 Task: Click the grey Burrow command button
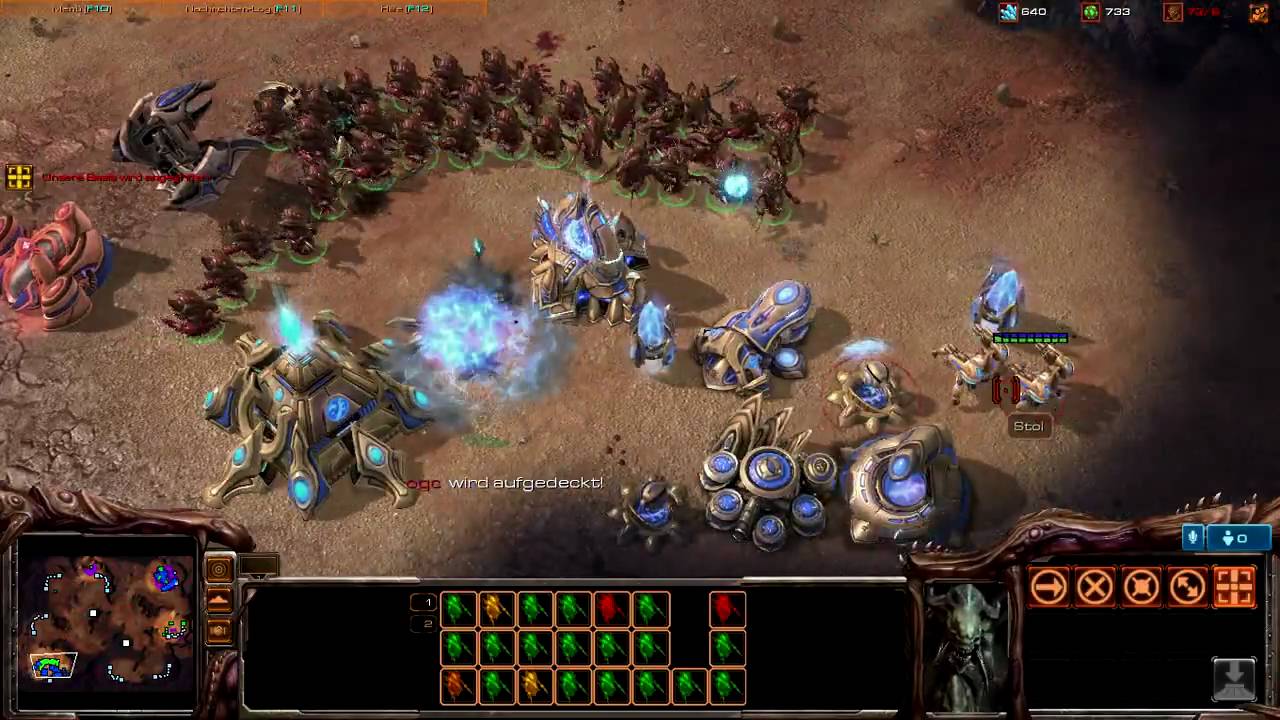click(1234, 679)
